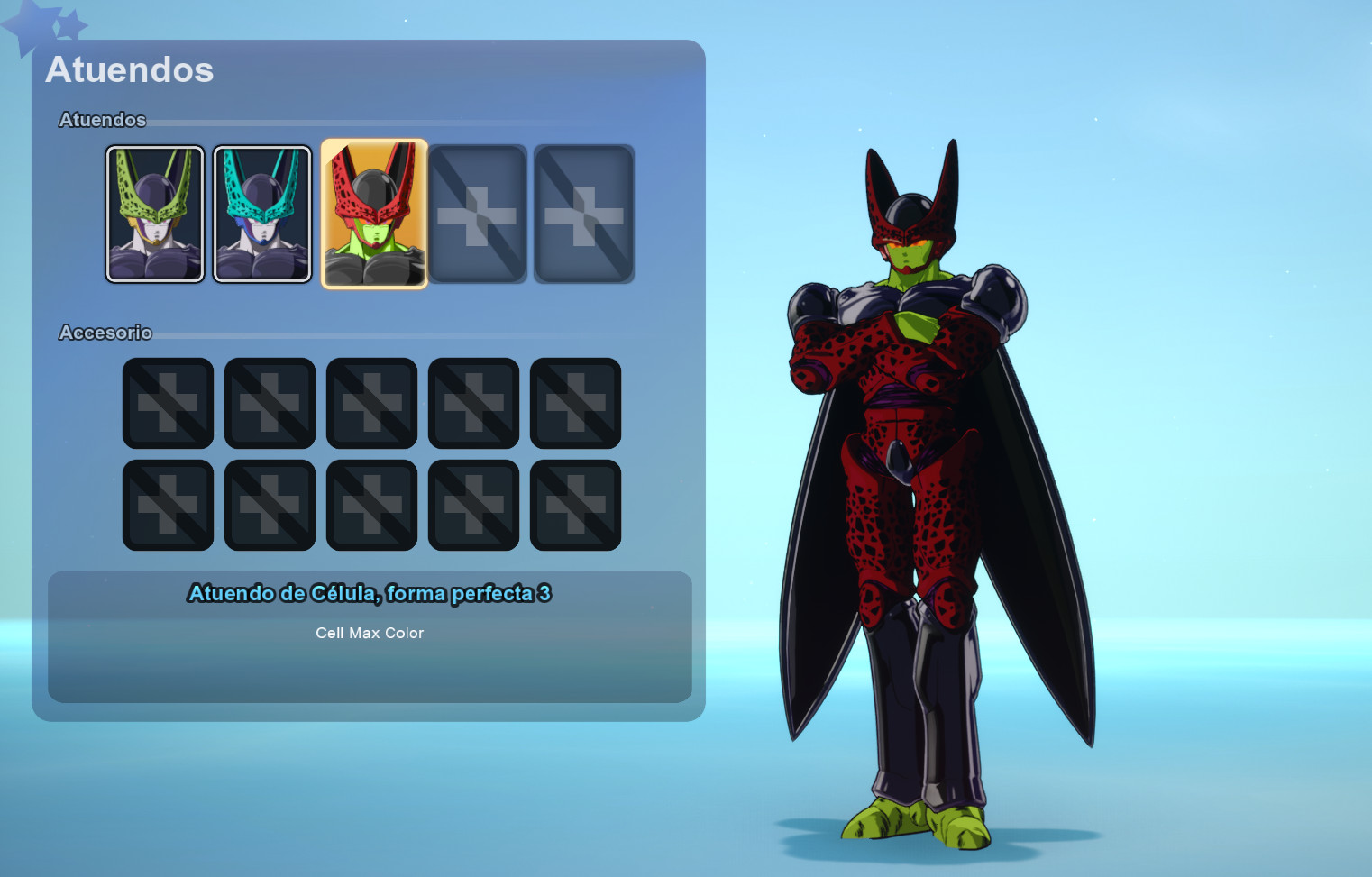Open the last empty Atuendos slot
The width and height of the screenshot is (1372, 877).
click(x=583, y=212)
